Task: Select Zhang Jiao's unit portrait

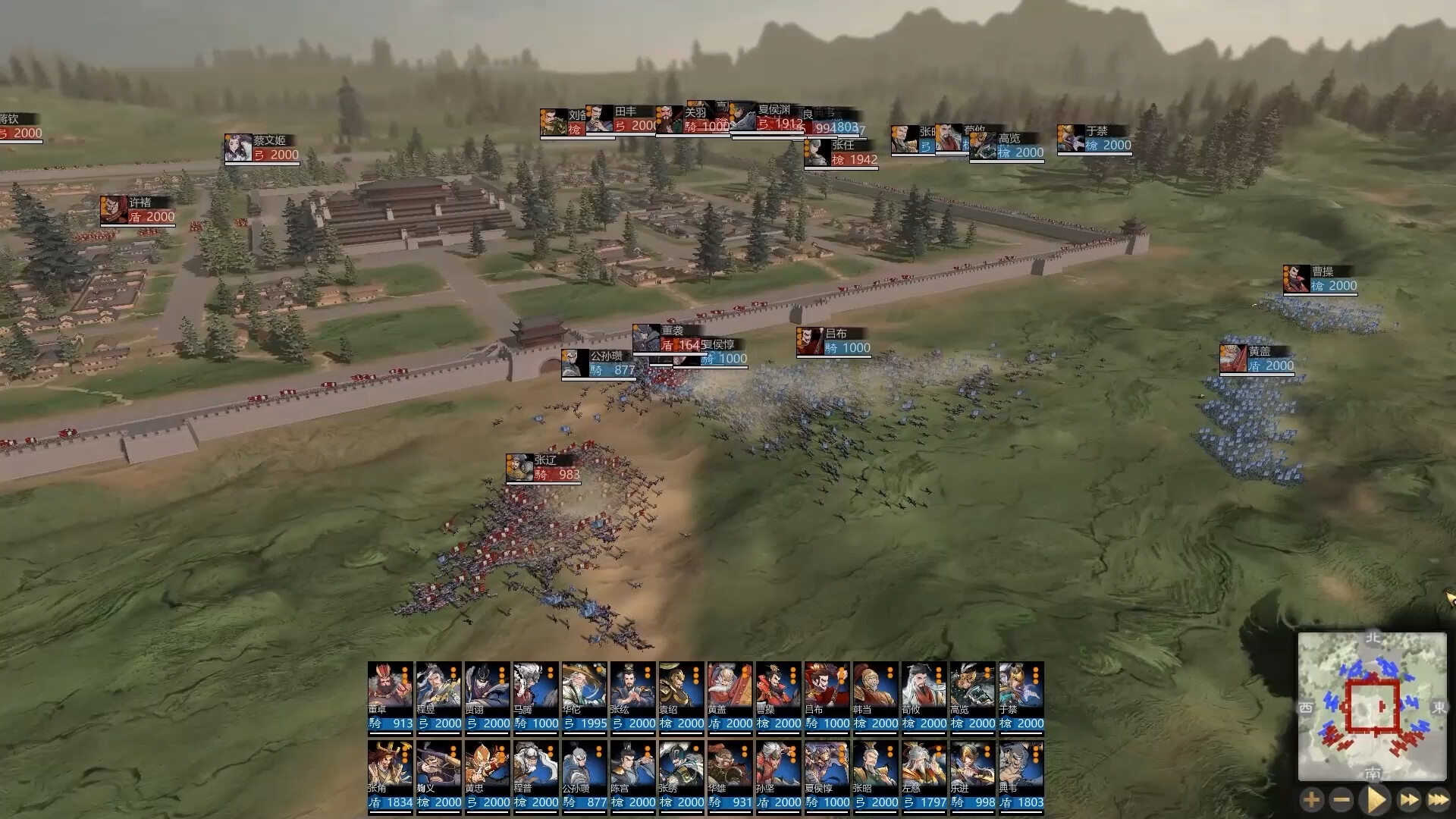Action: tap(389, 773)
